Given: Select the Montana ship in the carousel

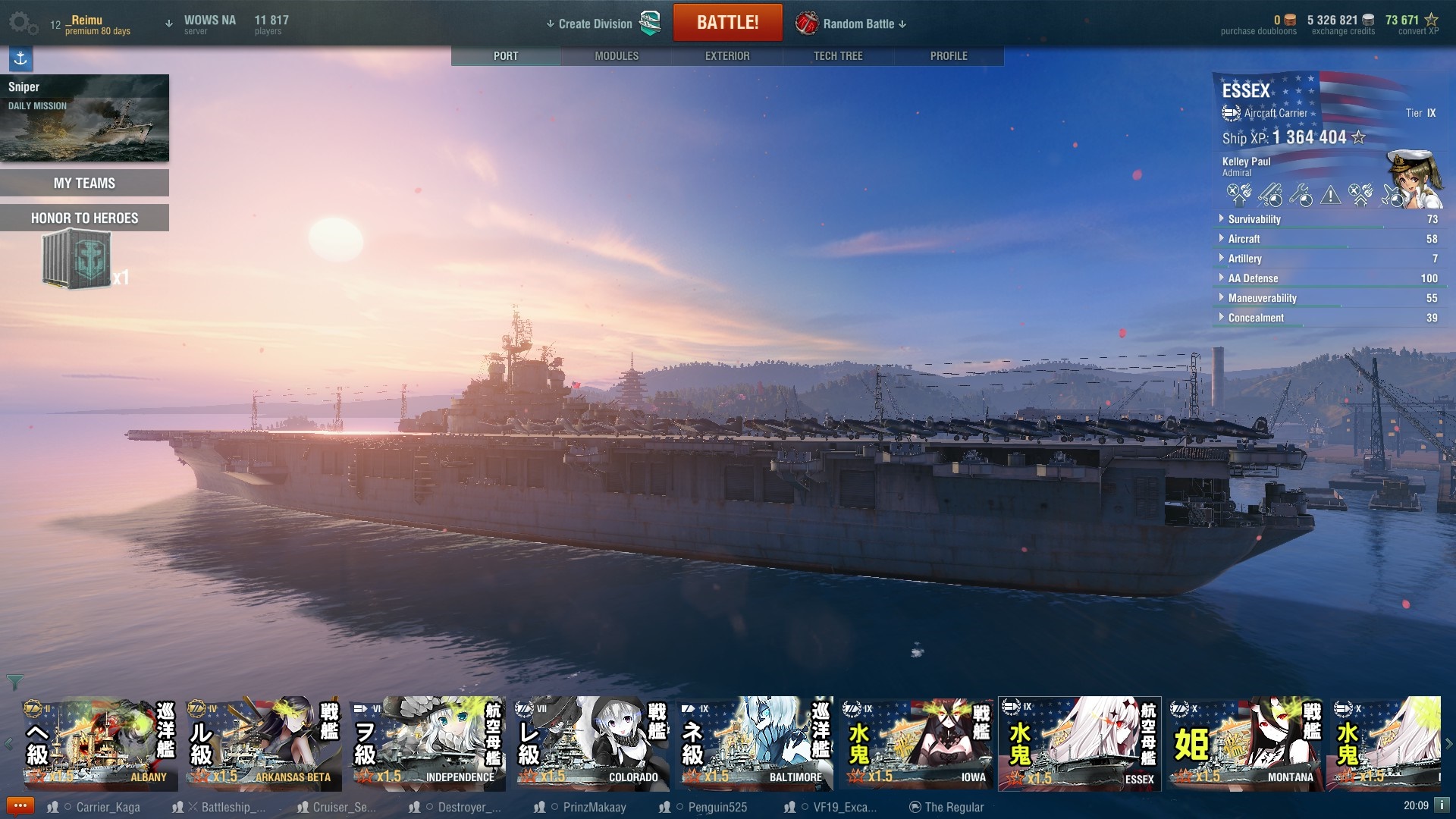Looking at the screenshot, I should pos(1244,744).
